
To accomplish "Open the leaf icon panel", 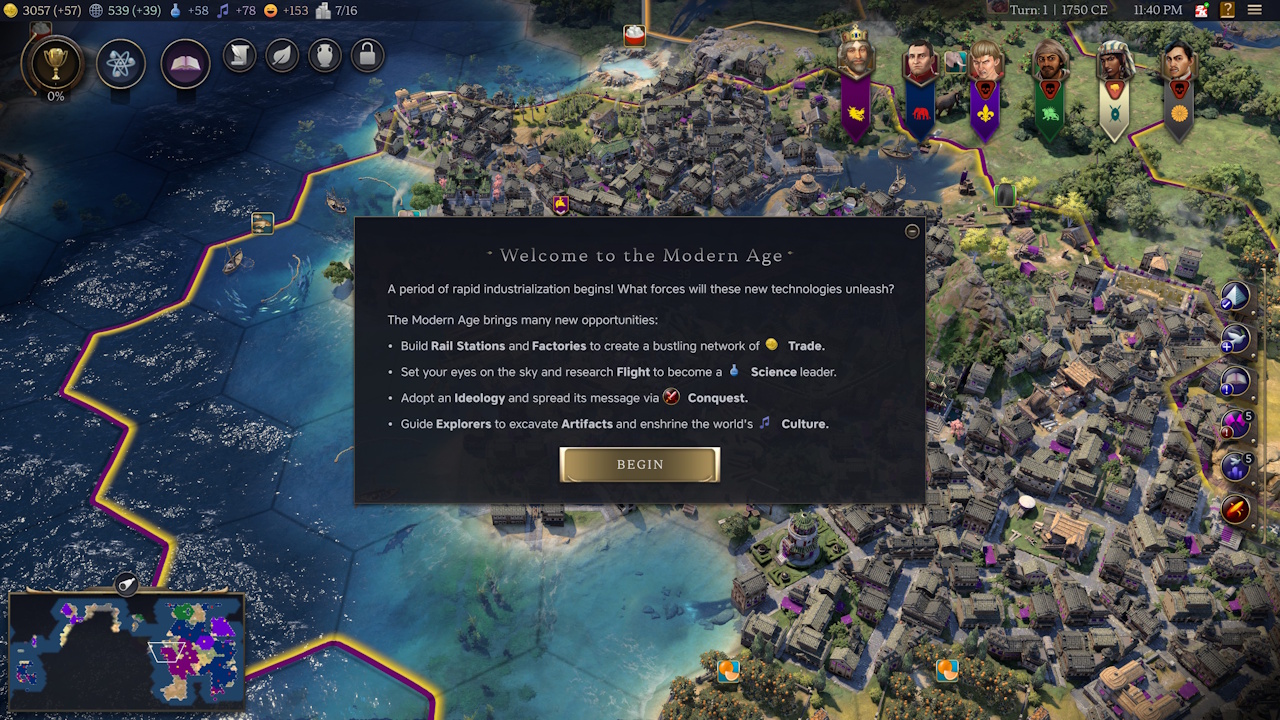I will click(283, 55).
